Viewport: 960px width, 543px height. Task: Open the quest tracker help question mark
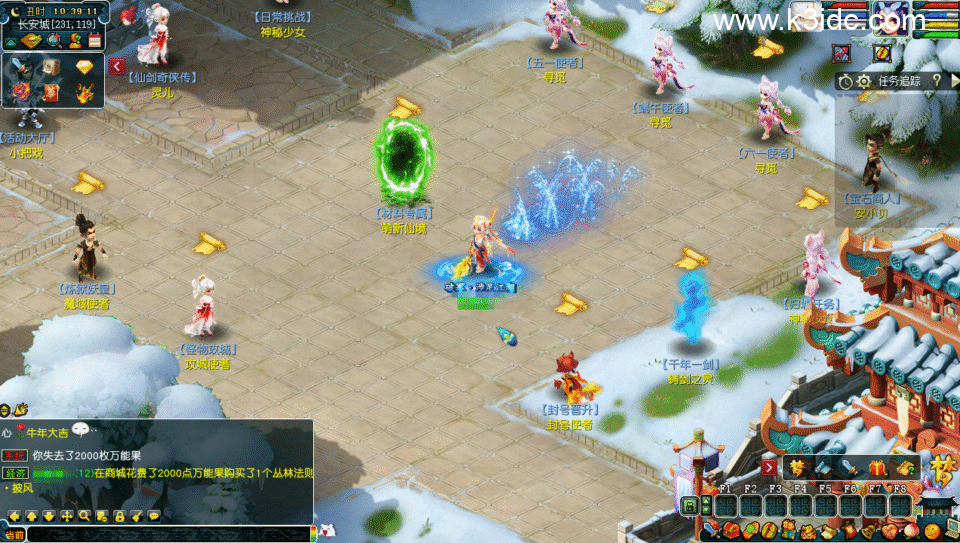[x=937, y=81]
